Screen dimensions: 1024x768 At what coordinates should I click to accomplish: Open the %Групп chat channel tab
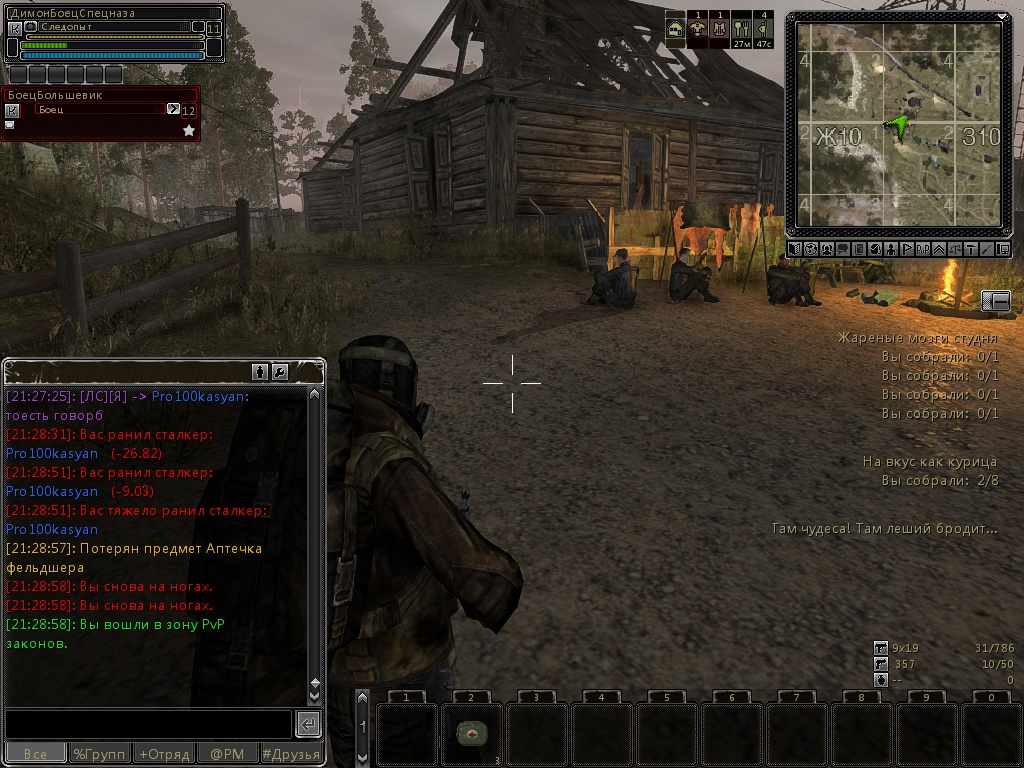pyautogui.click(x=100, y=754)
